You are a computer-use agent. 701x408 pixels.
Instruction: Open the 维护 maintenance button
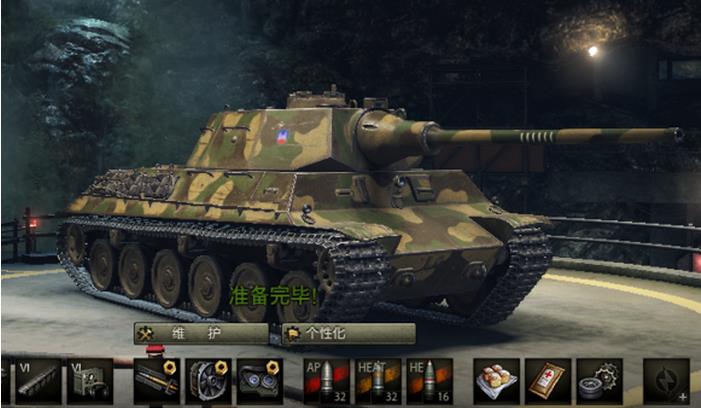click(200, 333)
